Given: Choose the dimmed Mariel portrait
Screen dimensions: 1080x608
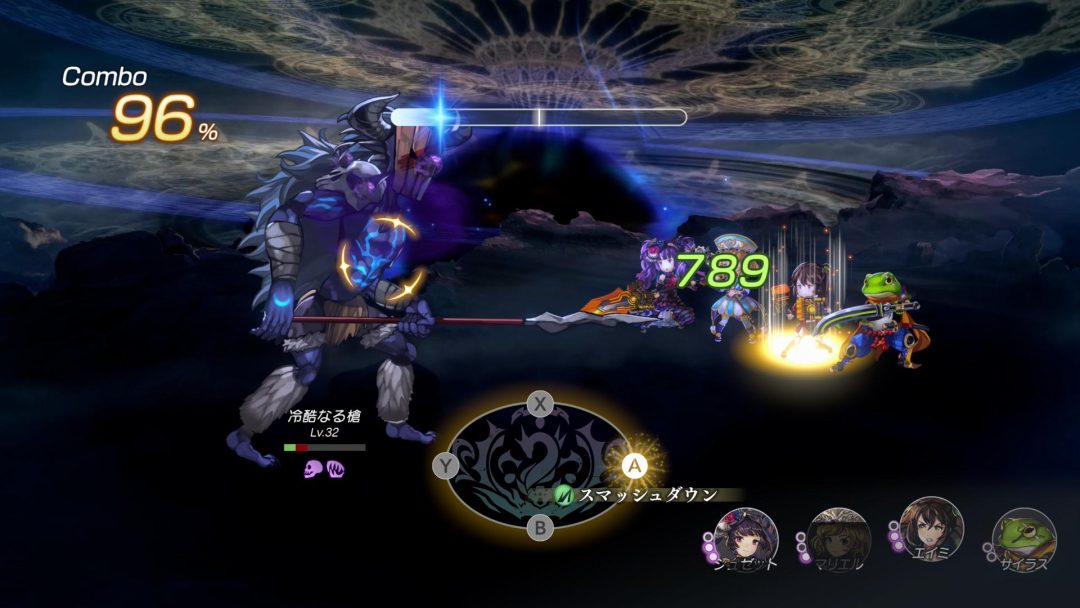Looking at the screenshot, I should (838, 539).
